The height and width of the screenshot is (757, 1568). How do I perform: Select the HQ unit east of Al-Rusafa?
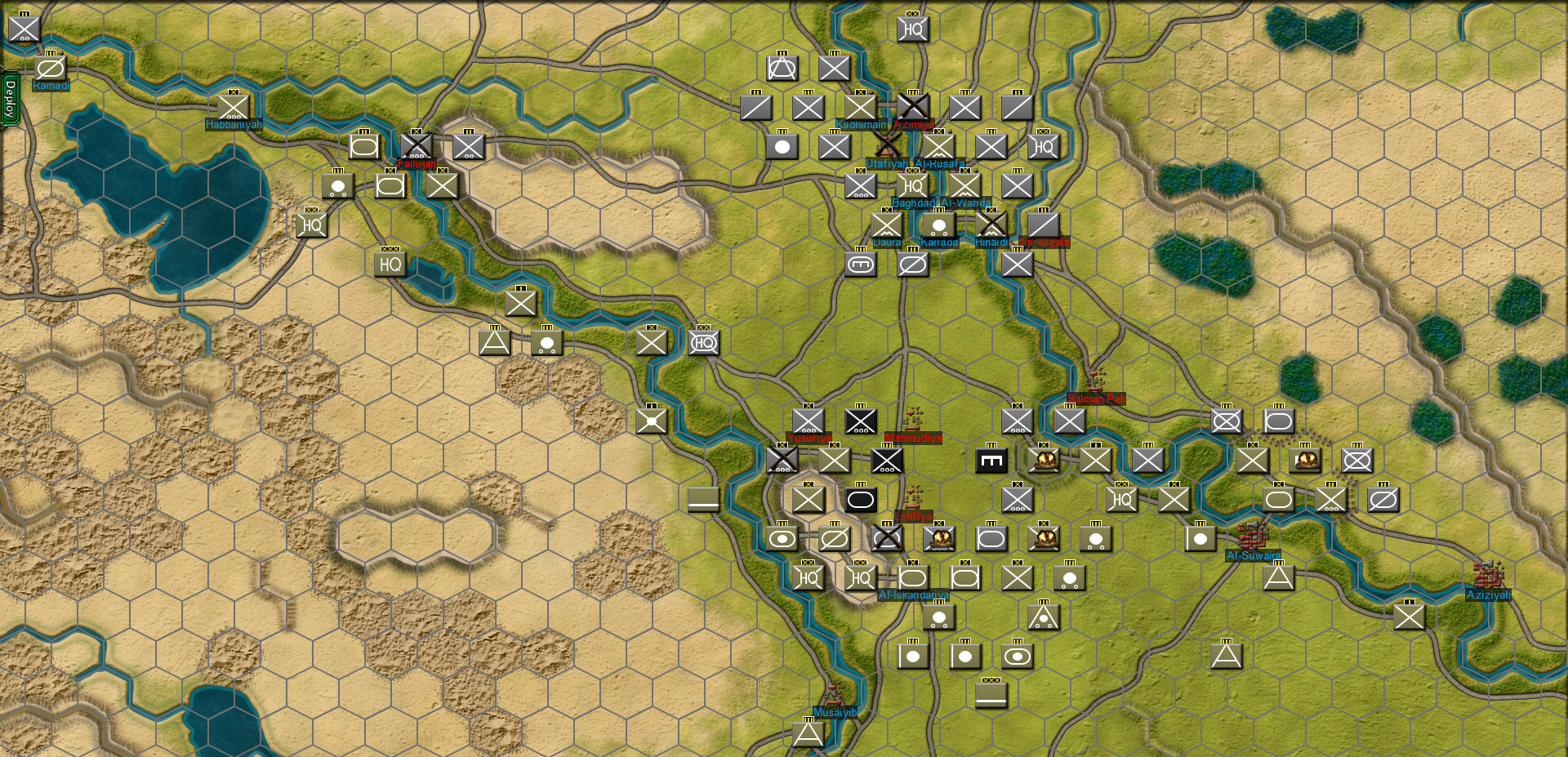1043,146
